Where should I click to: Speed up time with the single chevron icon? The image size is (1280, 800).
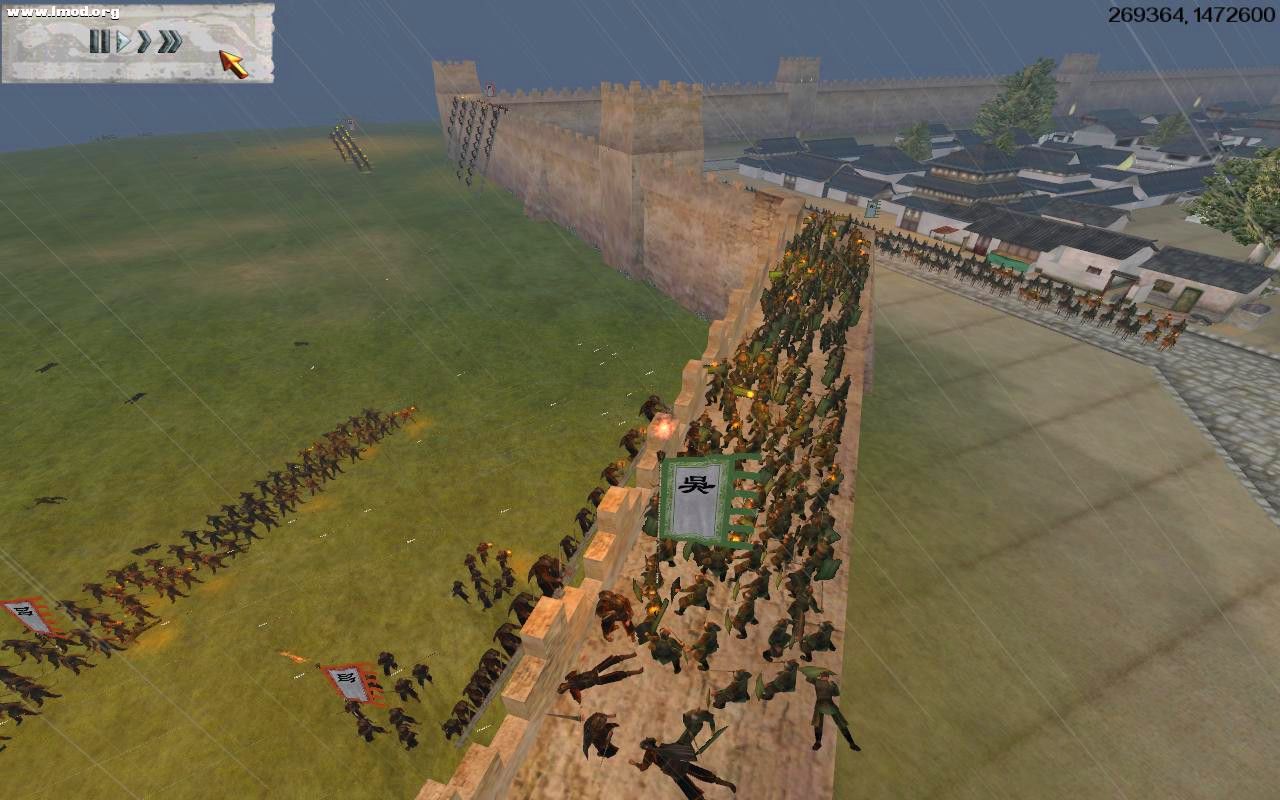tap(143, 42)
